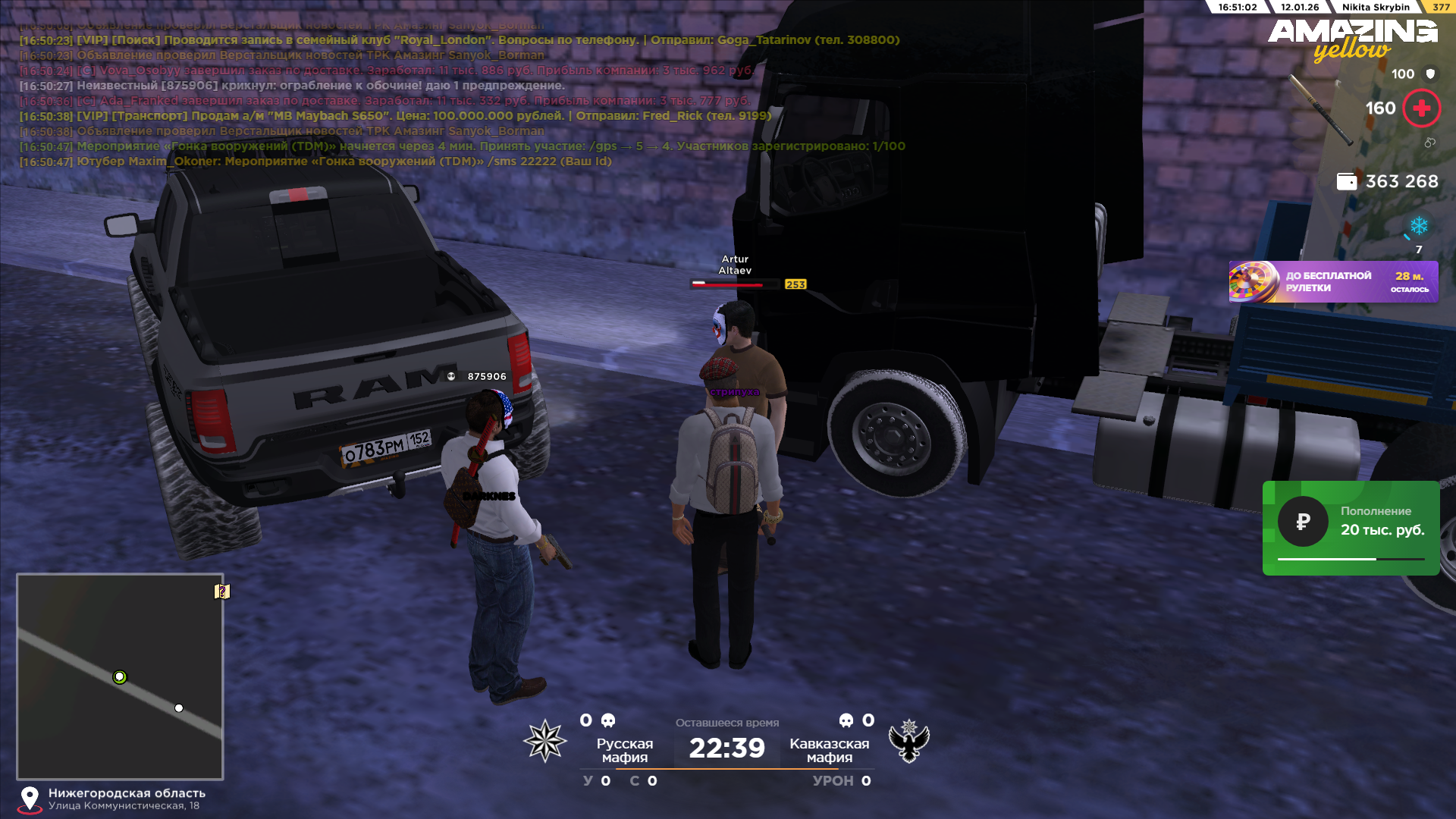
Task: Click the location pin icon
Action: 30,799
